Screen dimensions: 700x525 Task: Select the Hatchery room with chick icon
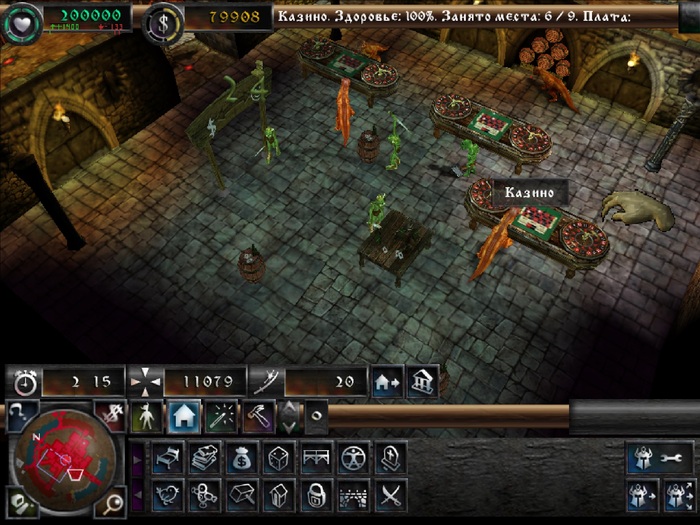(167, 494)
